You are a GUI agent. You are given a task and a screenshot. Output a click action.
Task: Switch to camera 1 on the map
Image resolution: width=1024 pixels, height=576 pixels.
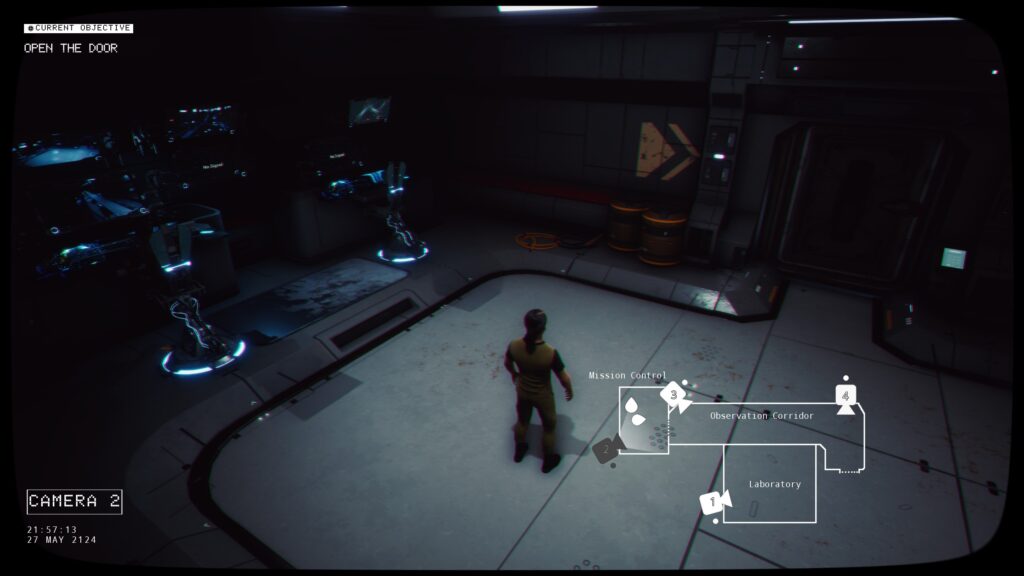click(x=713, y=503)
